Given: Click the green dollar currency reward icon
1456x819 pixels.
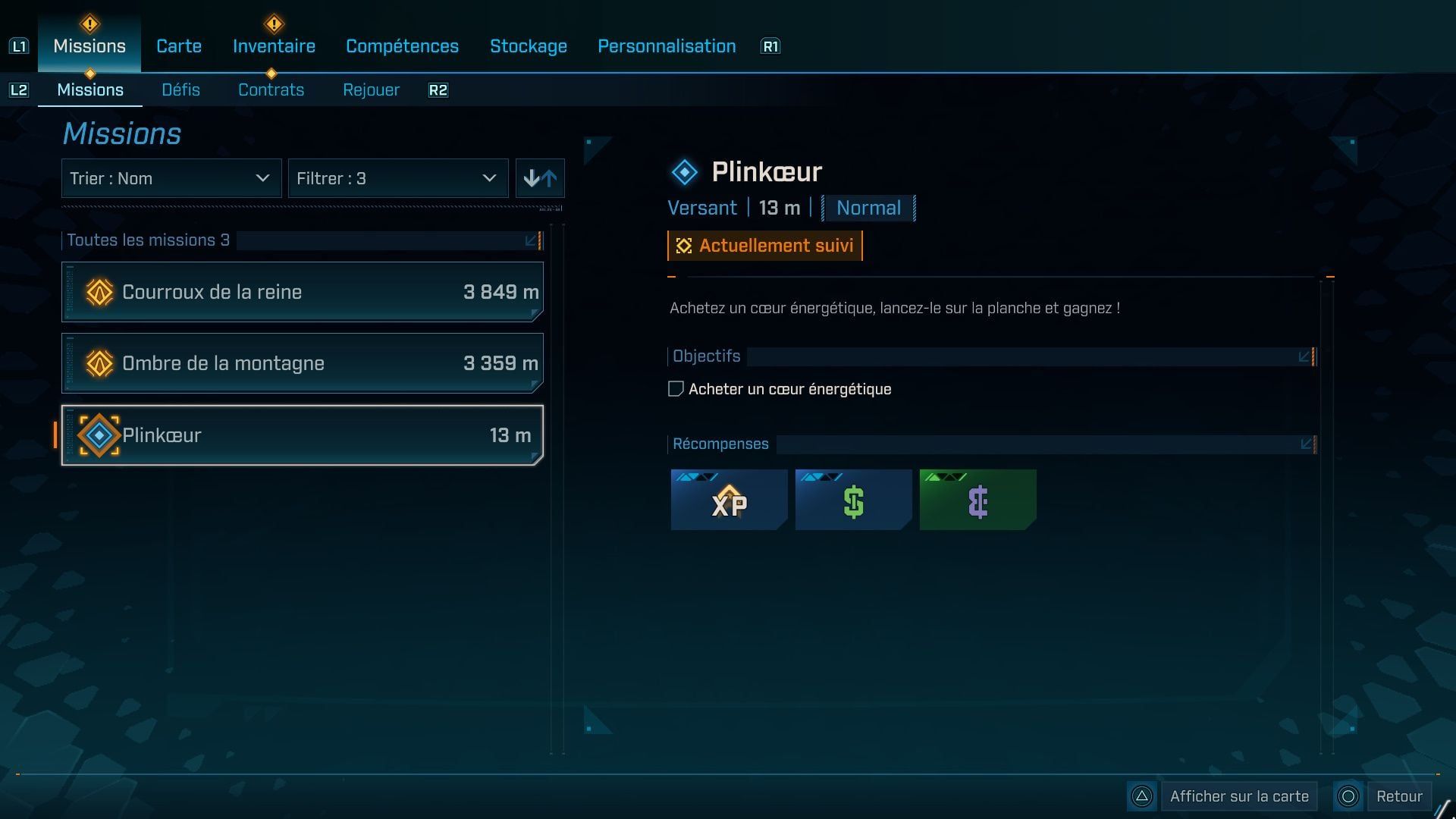Looking at the screenshot, I should coord(853,500).
